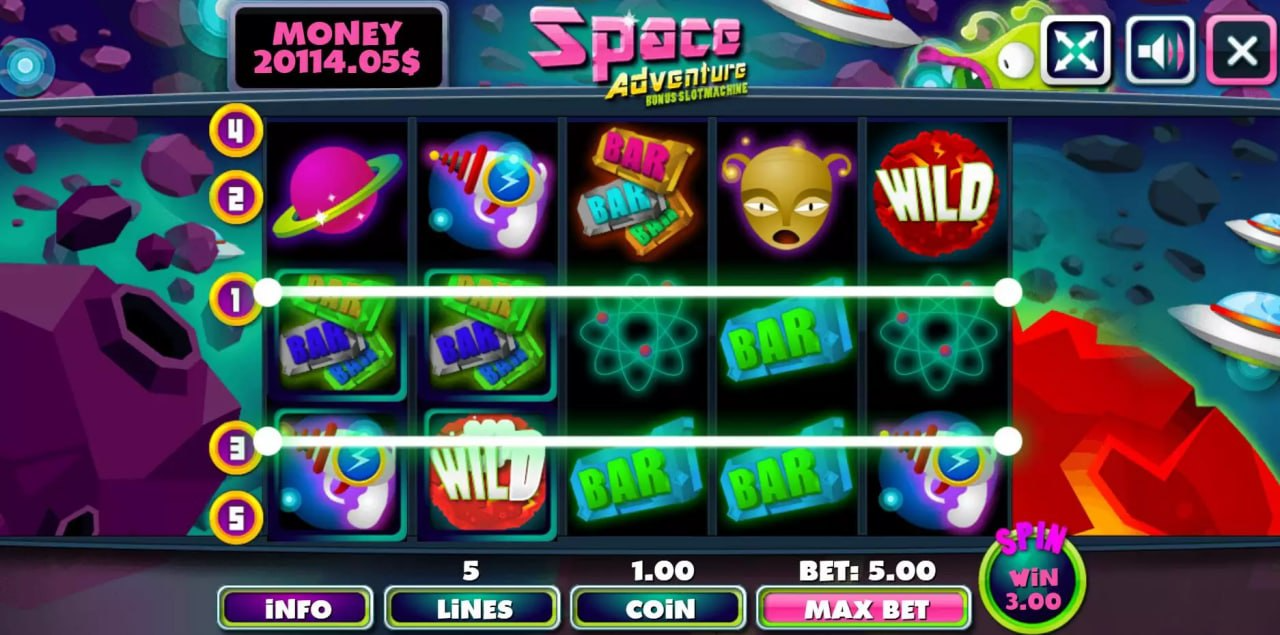Place the MAX BET

[x=864, y=608]
